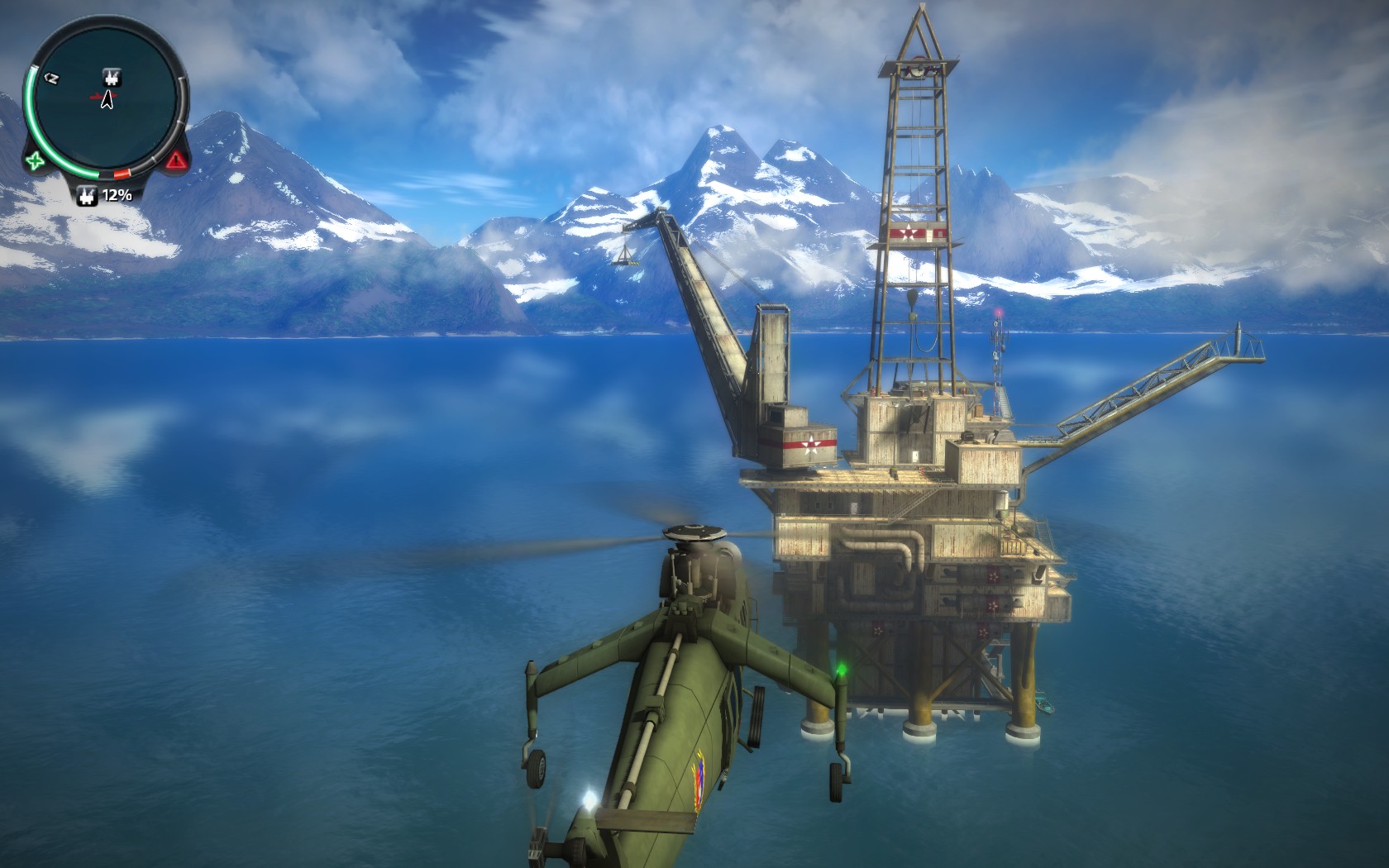Click the red heat warning triangle
This screenshot has width=1389, height=868.
[174, 160]
